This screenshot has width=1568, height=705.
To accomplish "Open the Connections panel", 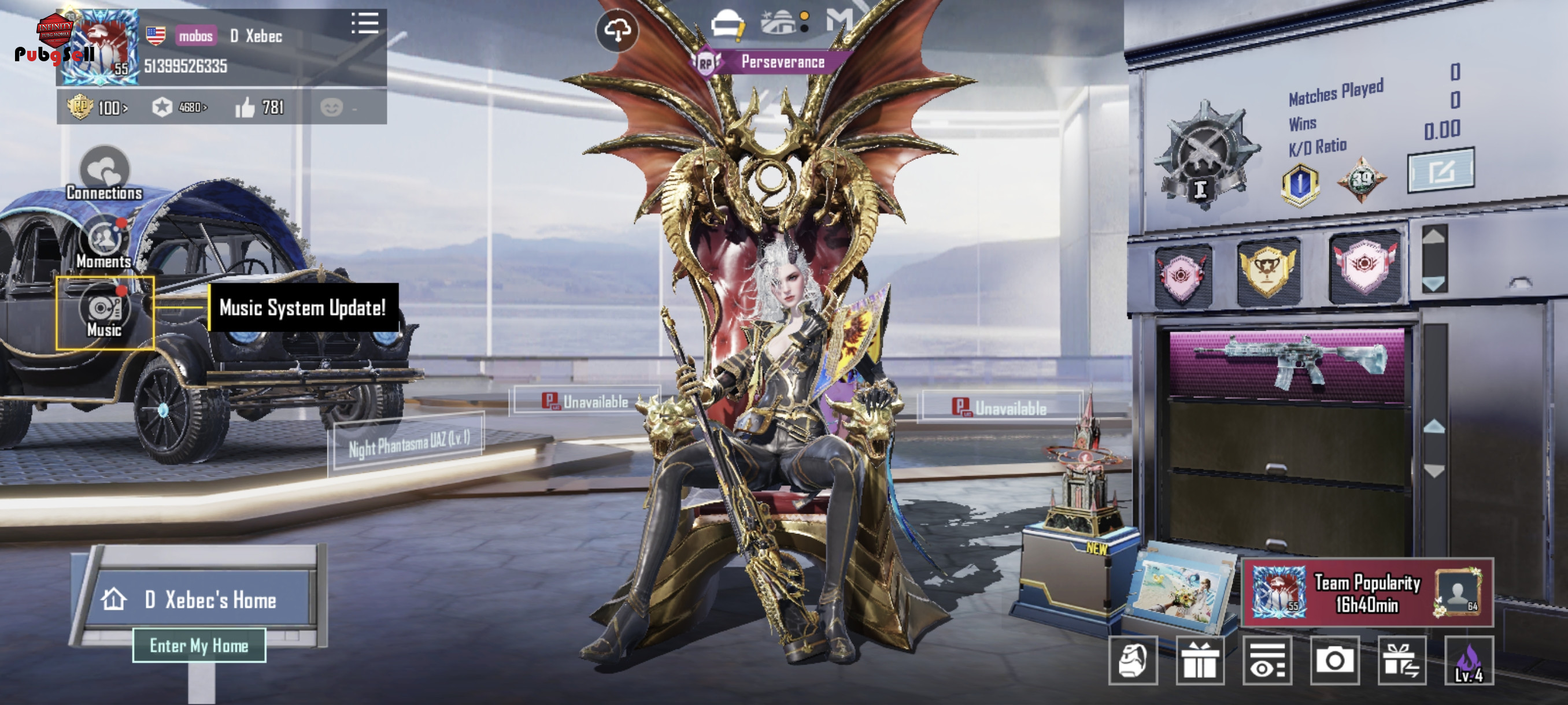I will coord(104,174).
